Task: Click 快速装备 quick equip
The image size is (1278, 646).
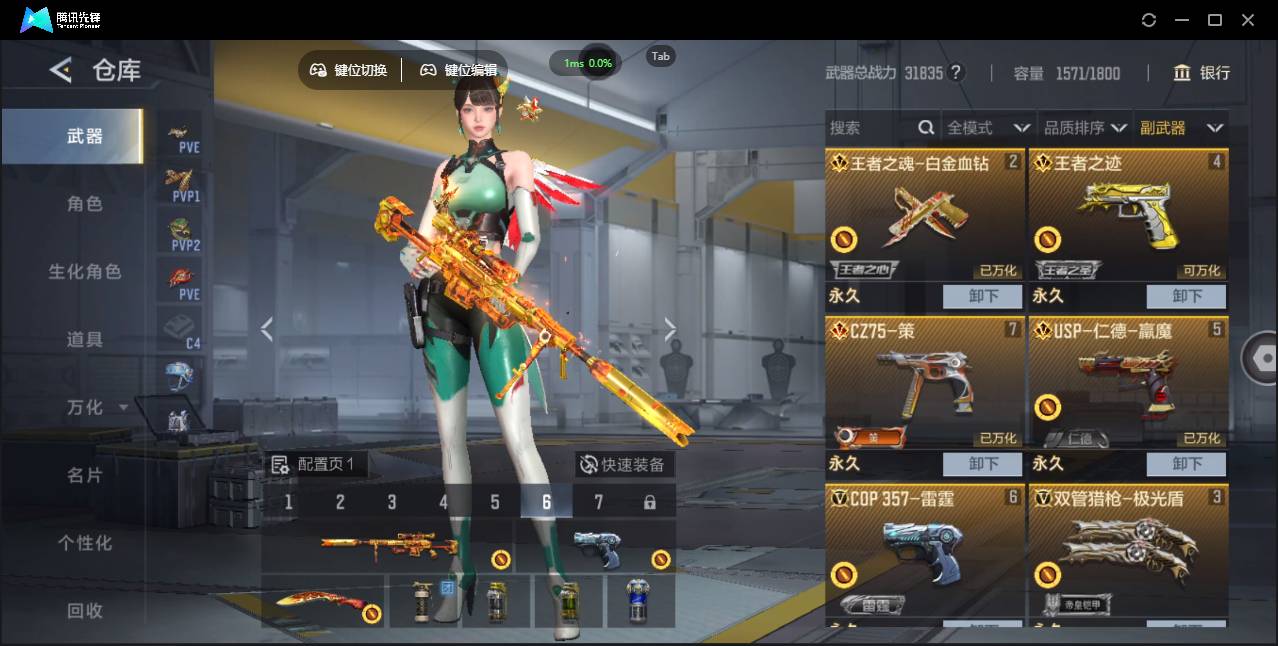Action: click(622, 465)
